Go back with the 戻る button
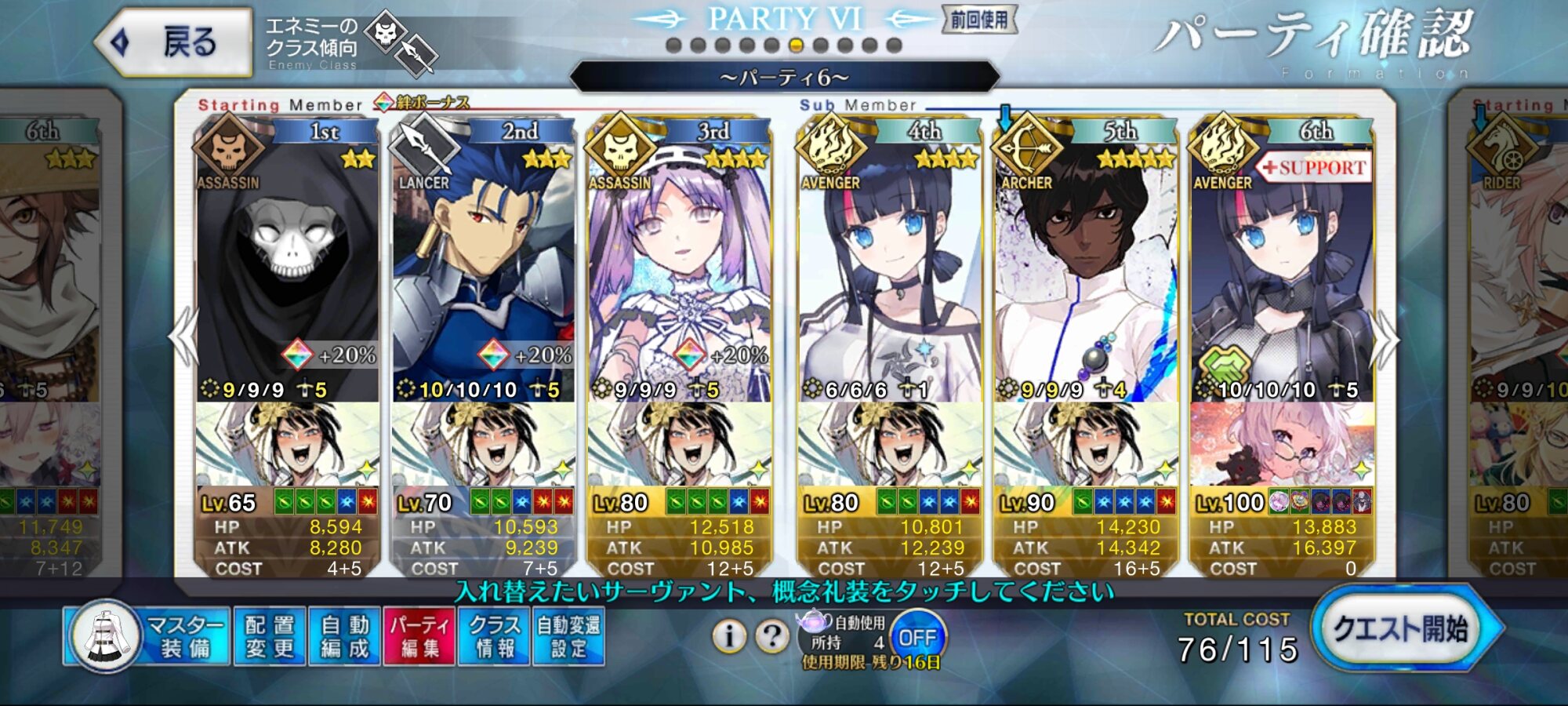The height and width of the screenshot is (706, 1568). [174, 42]
